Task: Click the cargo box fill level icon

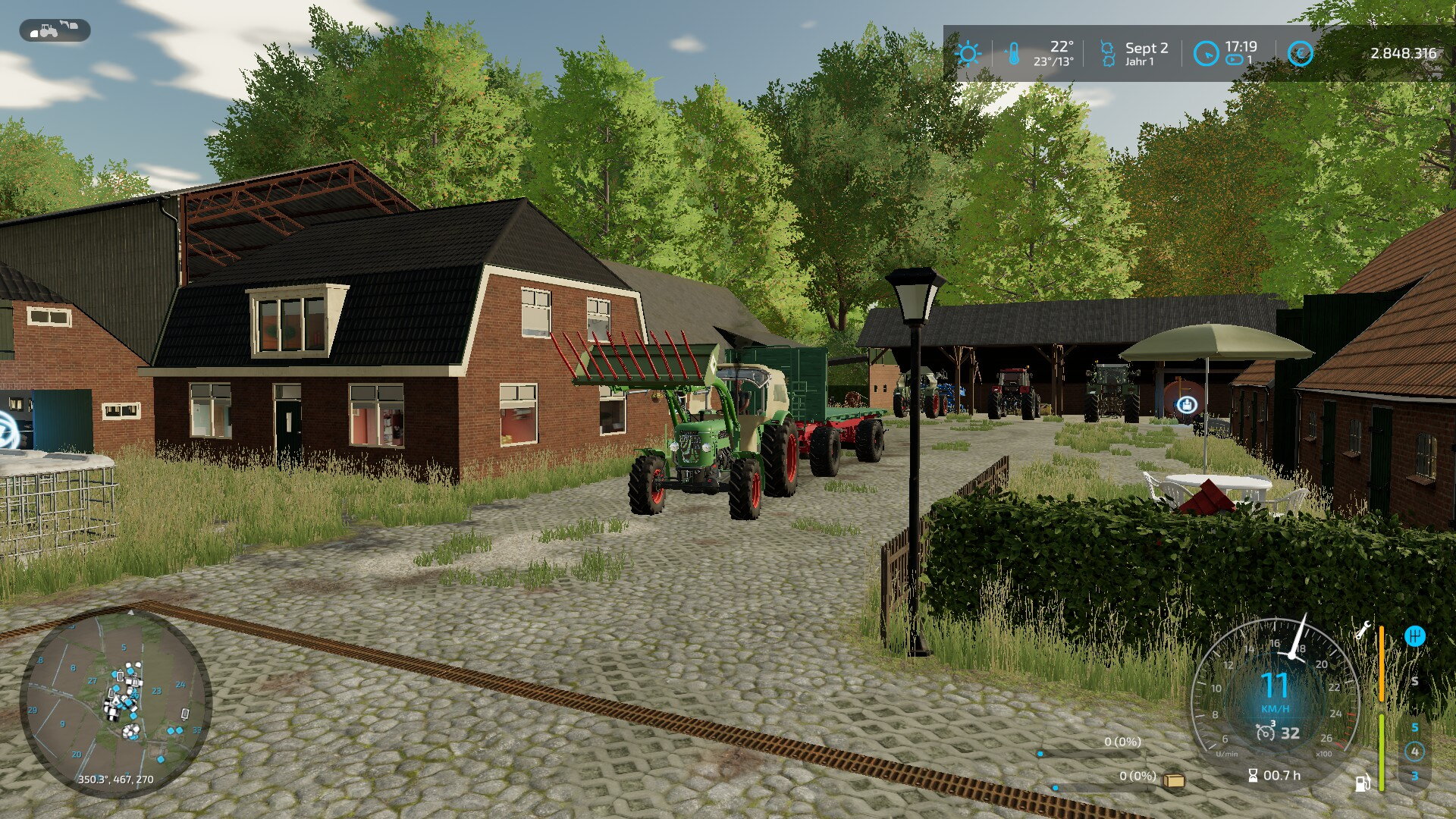Action: click(1175, 780)
